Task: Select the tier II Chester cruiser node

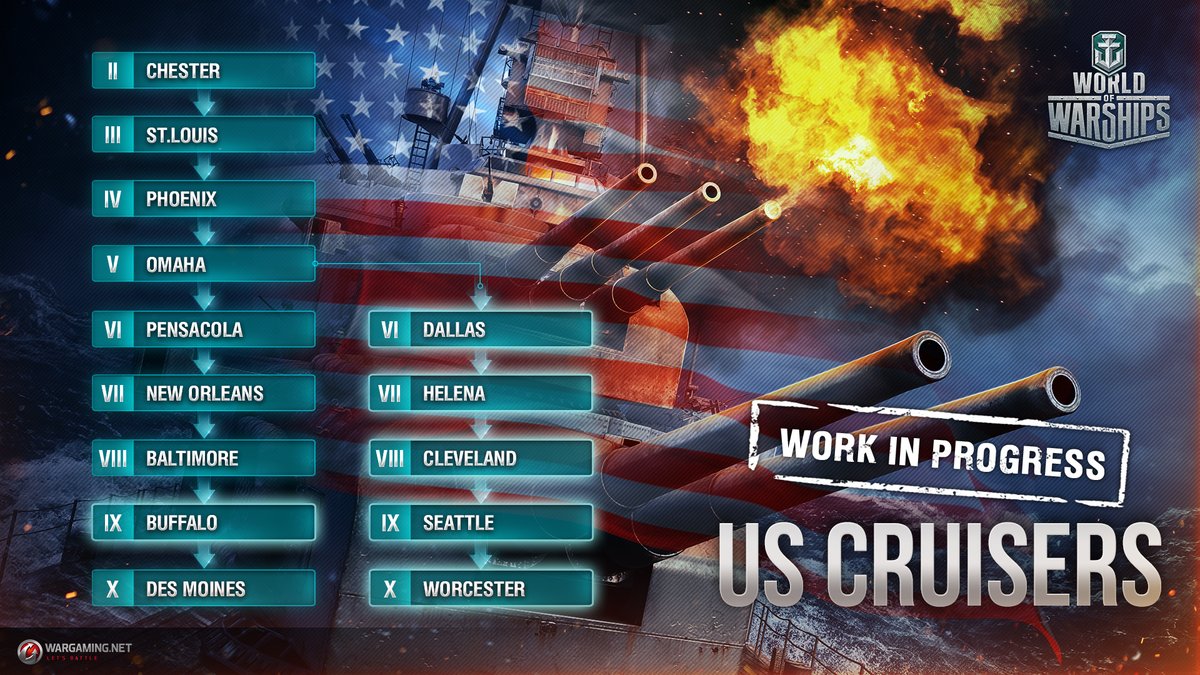Action: [204, 71]
